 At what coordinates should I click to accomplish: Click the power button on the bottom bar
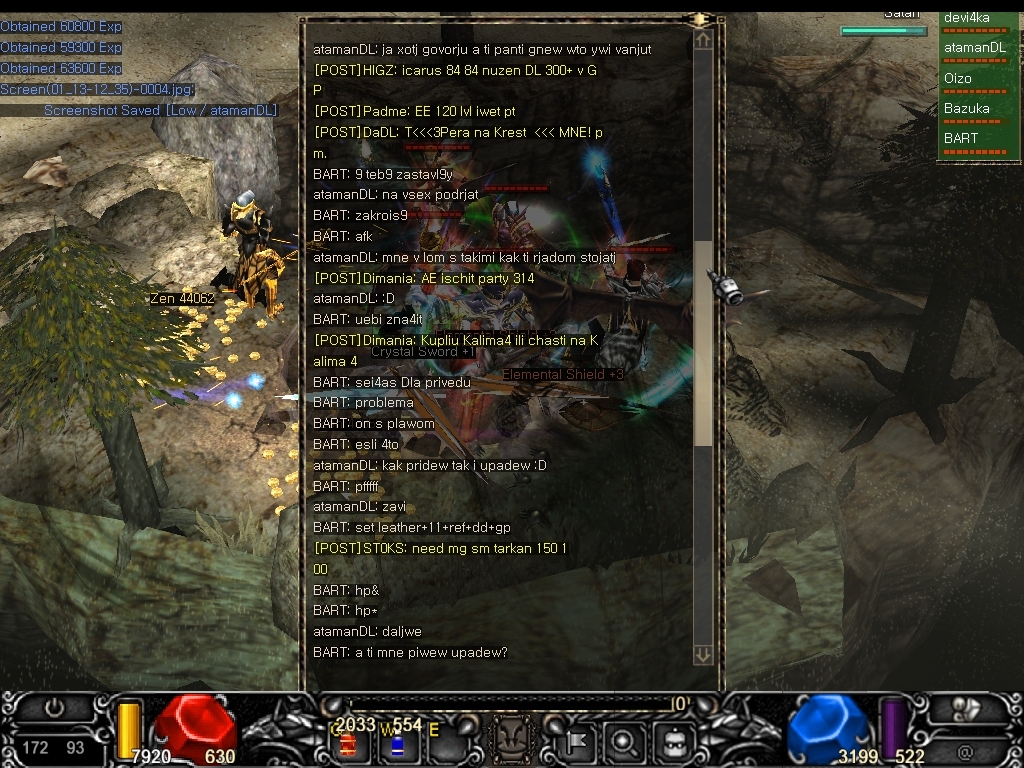pos(54,708)
